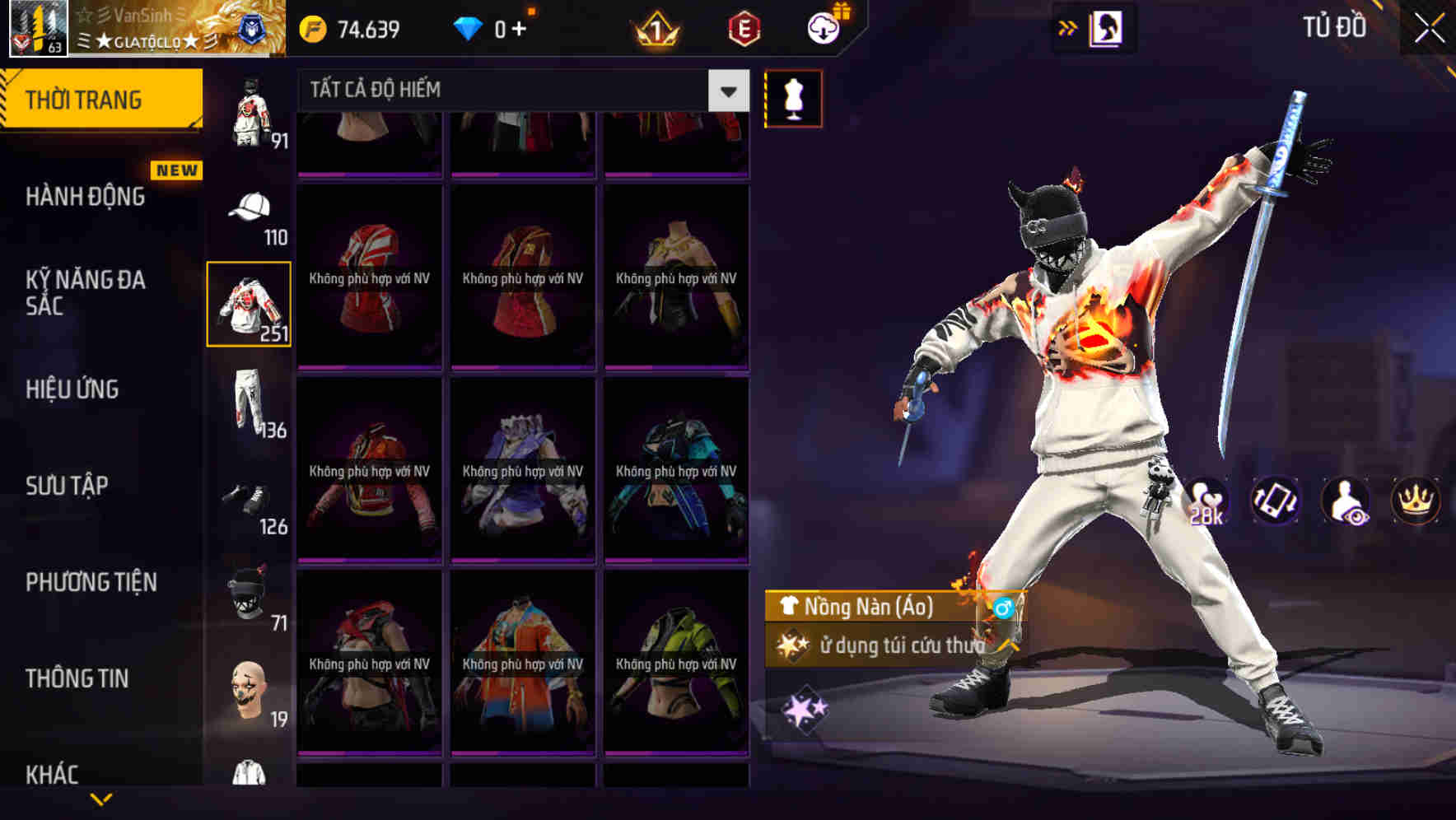The image size is (1456, 820).
Task: Click the crown icon near the character preview
Action: coord(1414,501)
